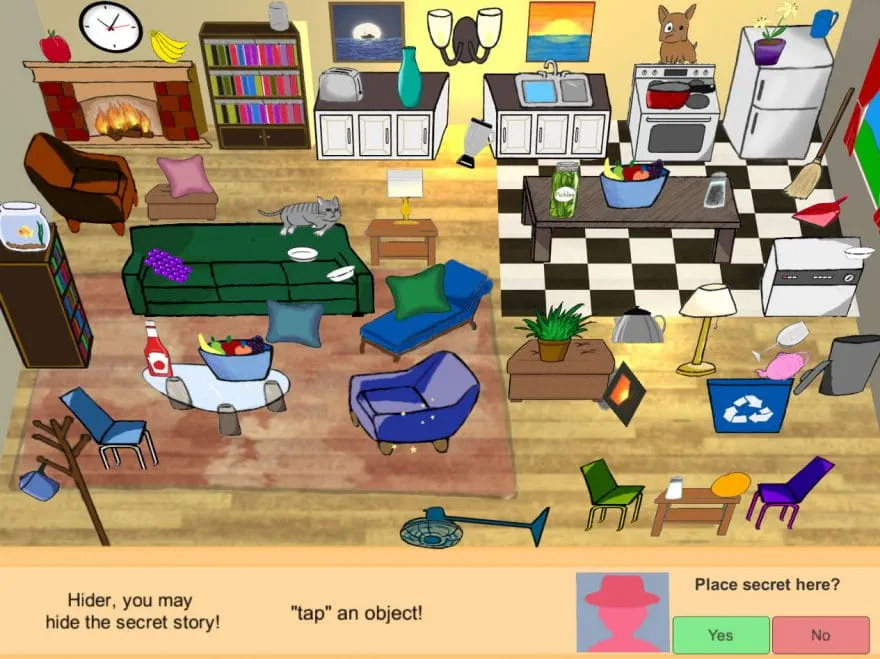Choose the gray tea kettle

point(638,325)
